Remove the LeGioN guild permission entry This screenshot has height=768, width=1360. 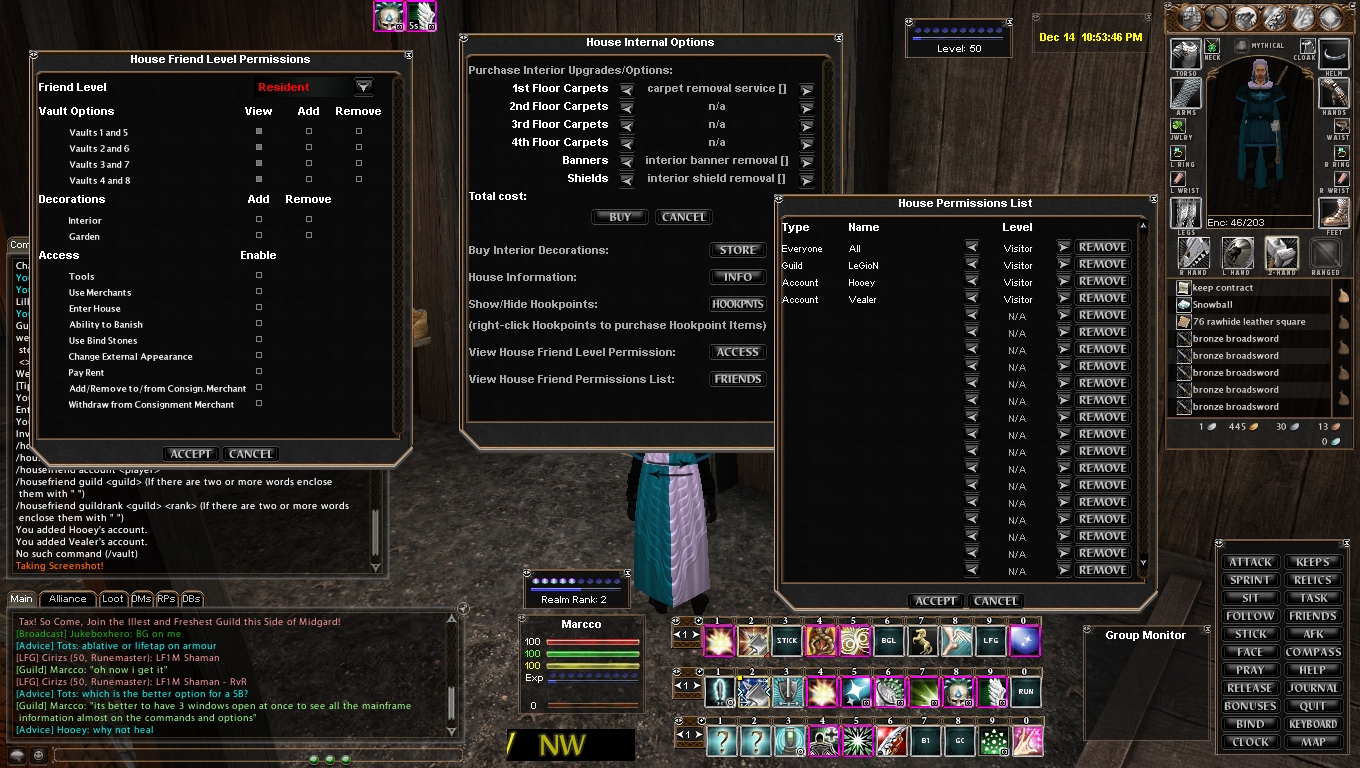(1102, 264)
